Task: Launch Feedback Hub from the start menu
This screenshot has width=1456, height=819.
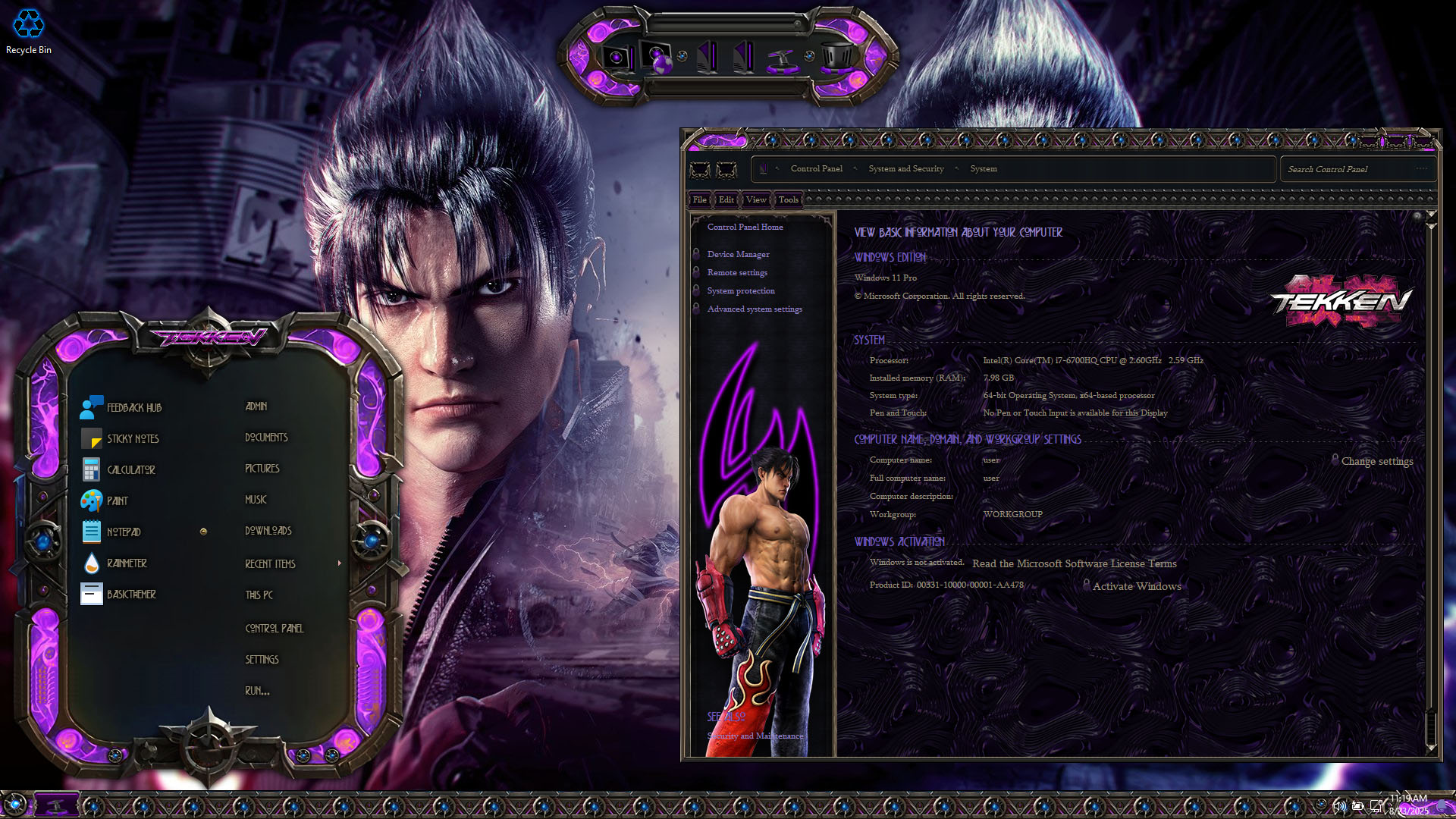Action: pyautogui.click(x=133, y=408)
